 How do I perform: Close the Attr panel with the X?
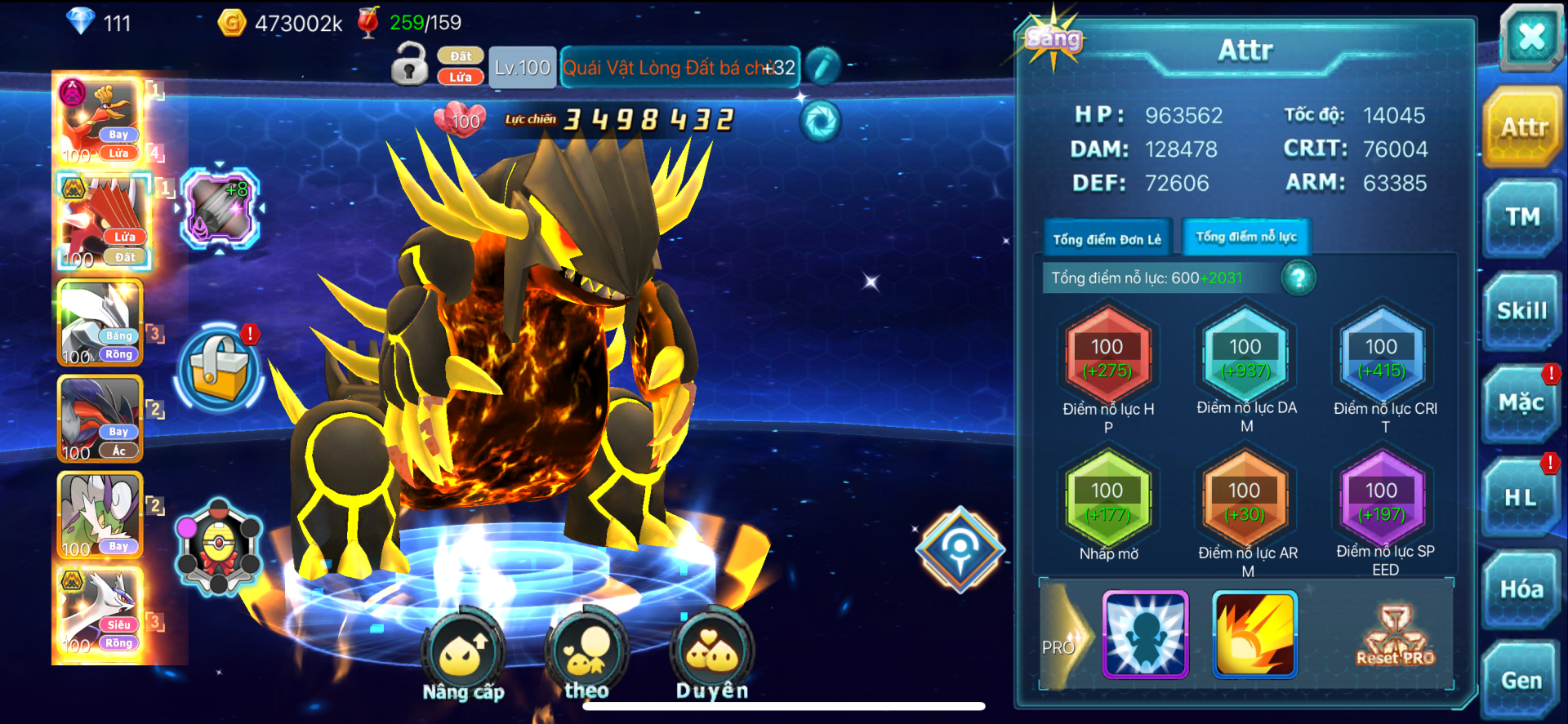point(1530,38)
